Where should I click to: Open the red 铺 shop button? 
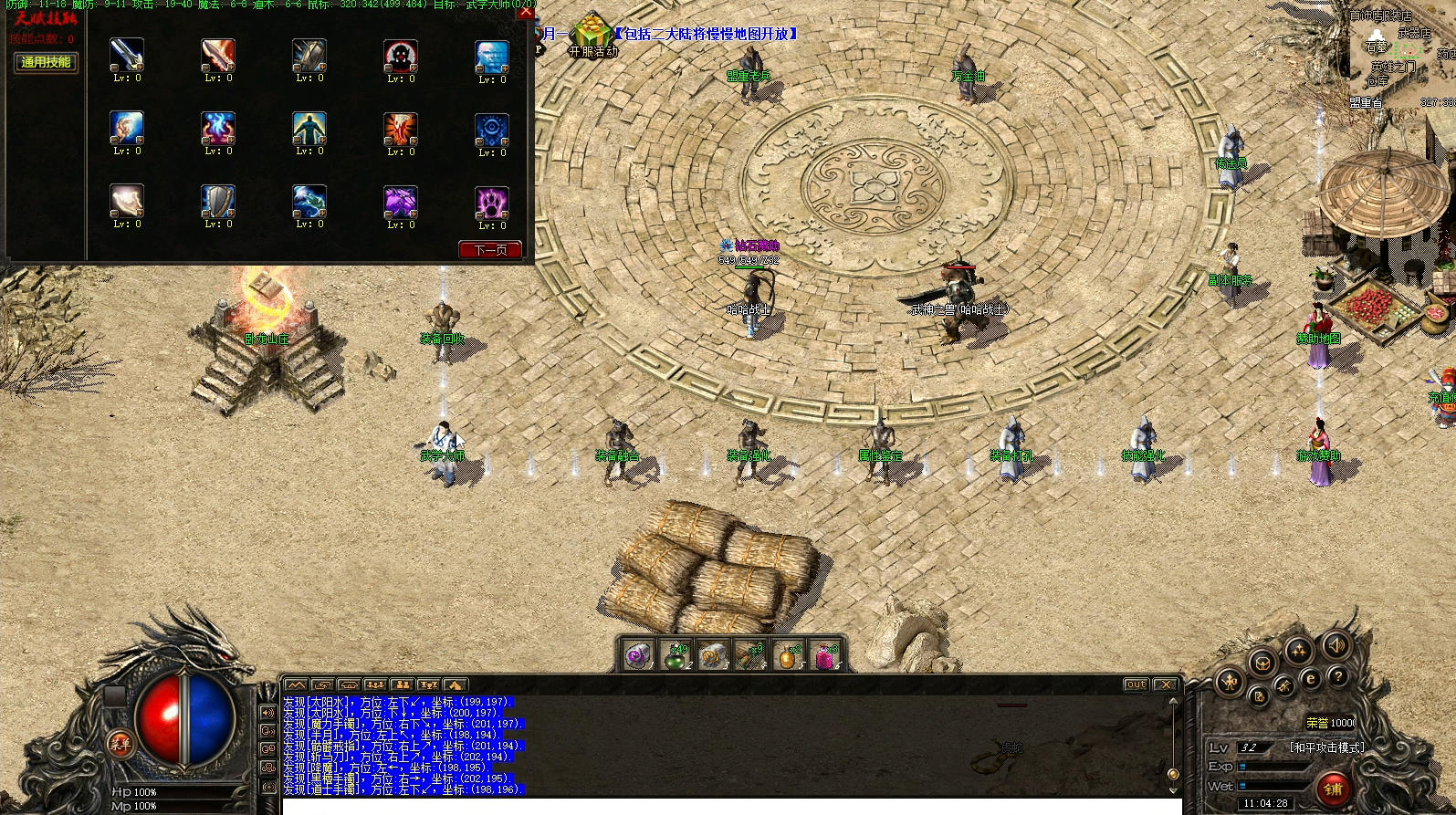pyautogui.click(x=1333, y=788)
